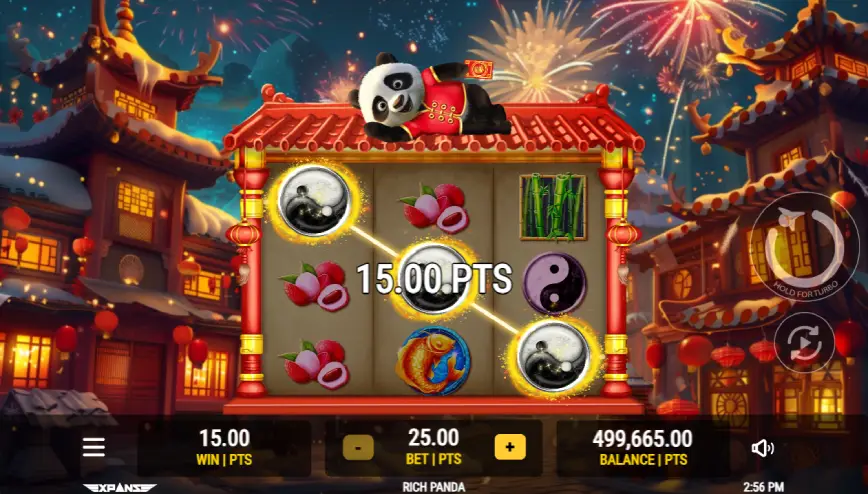868x494 pixels.
Task: Activate the autoplay button
Action: click(804, 342)
